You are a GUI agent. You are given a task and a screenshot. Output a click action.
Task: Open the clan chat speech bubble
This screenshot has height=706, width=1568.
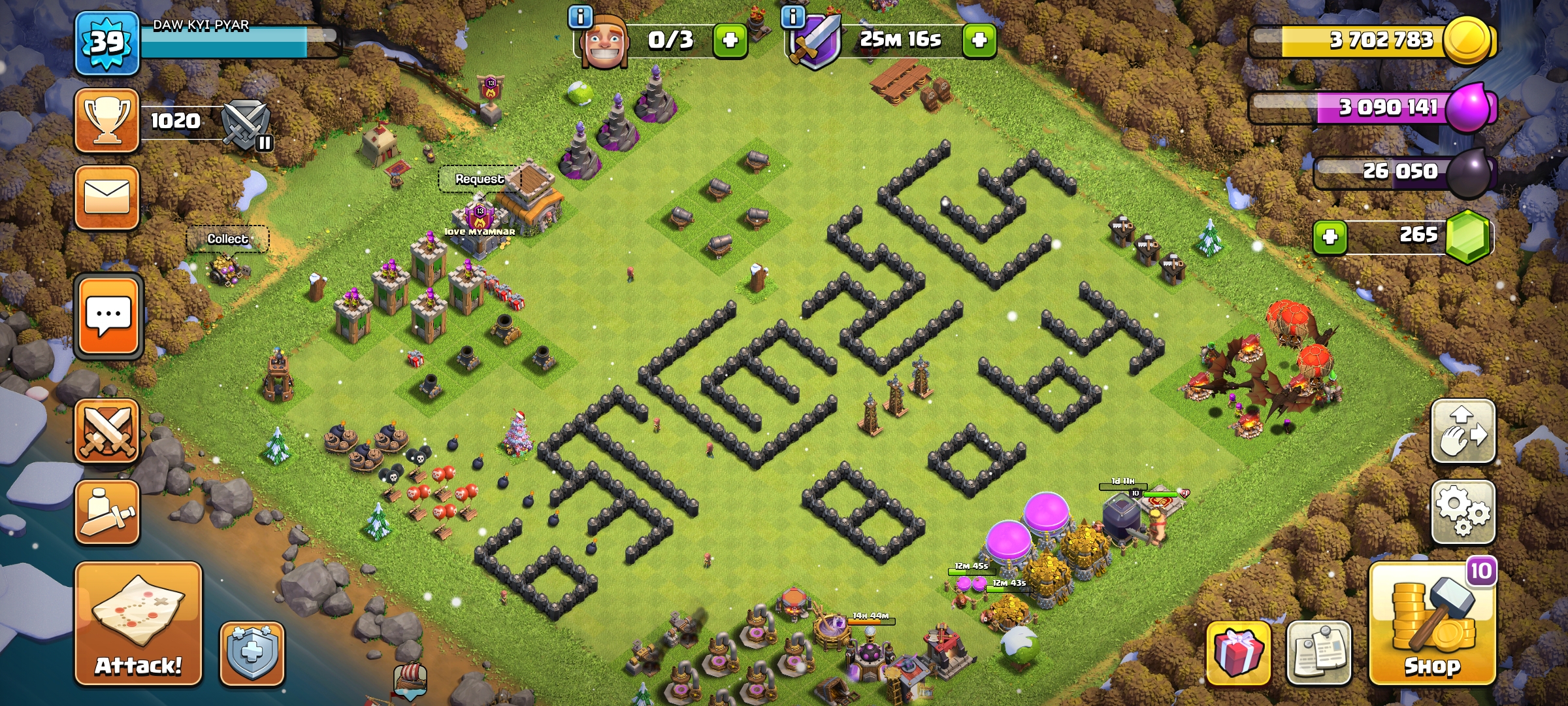(x=108, y=317)
